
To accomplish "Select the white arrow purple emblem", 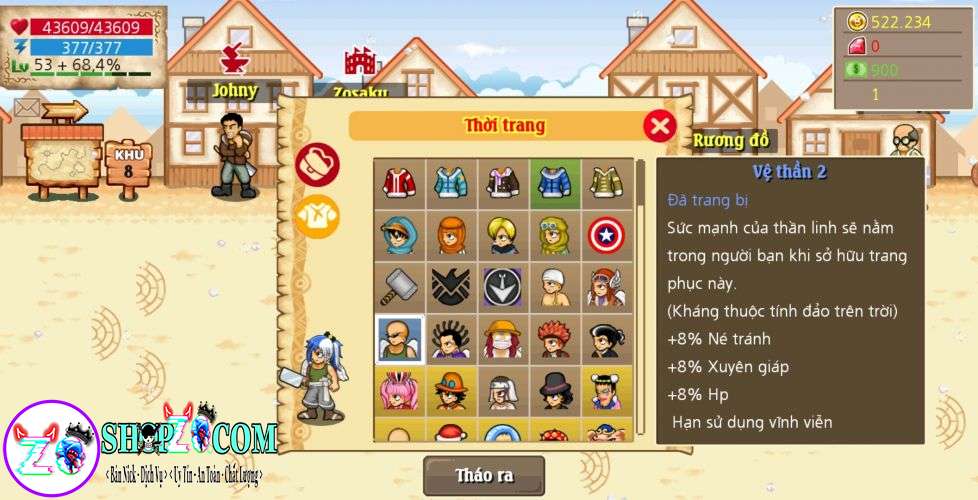I will point(503,287).
